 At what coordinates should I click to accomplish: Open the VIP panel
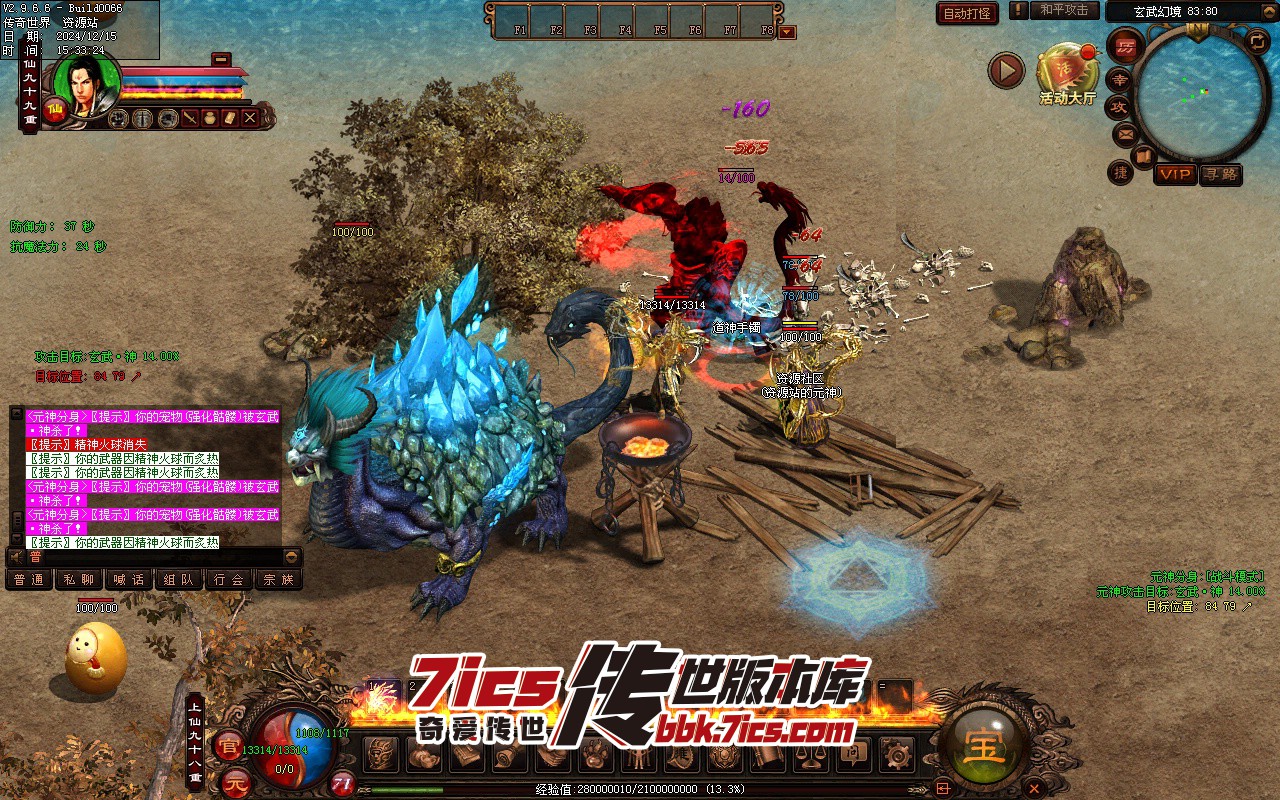1175,174
